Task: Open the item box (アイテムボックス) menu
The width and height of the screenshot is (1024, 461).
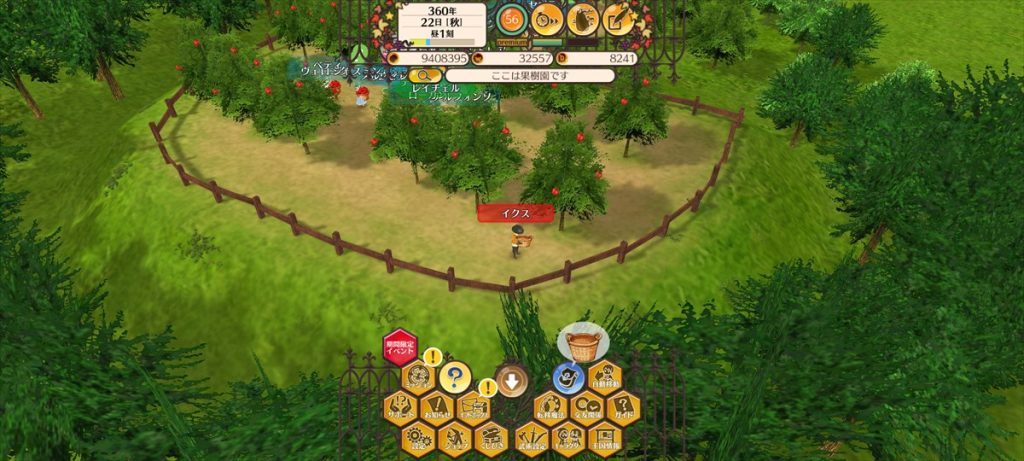Action: [x=473, y=408]
